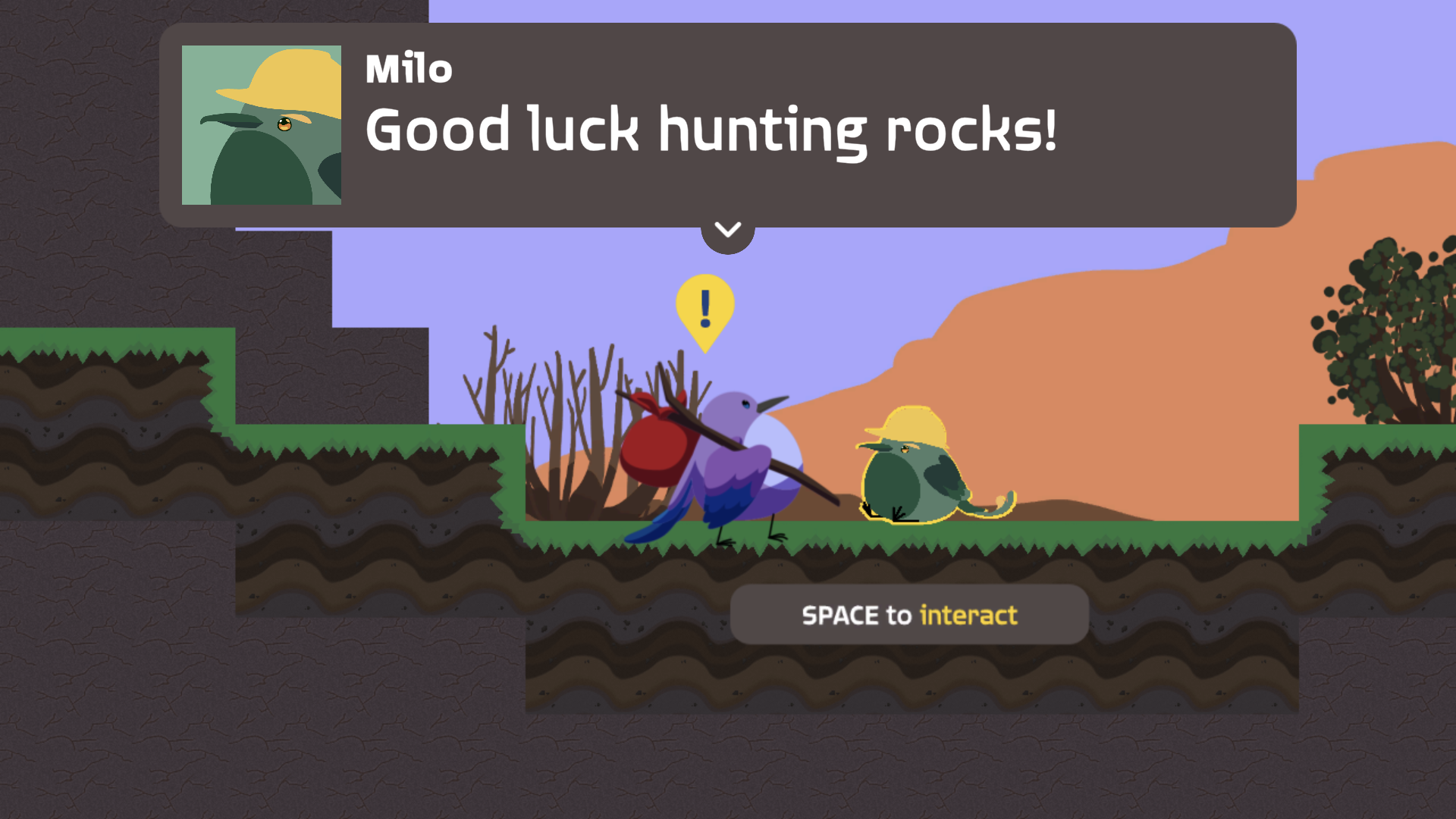Click the SPACE to interact prompt bar
This screenshot has height=819, width=1456.
(x=908, y=615)
